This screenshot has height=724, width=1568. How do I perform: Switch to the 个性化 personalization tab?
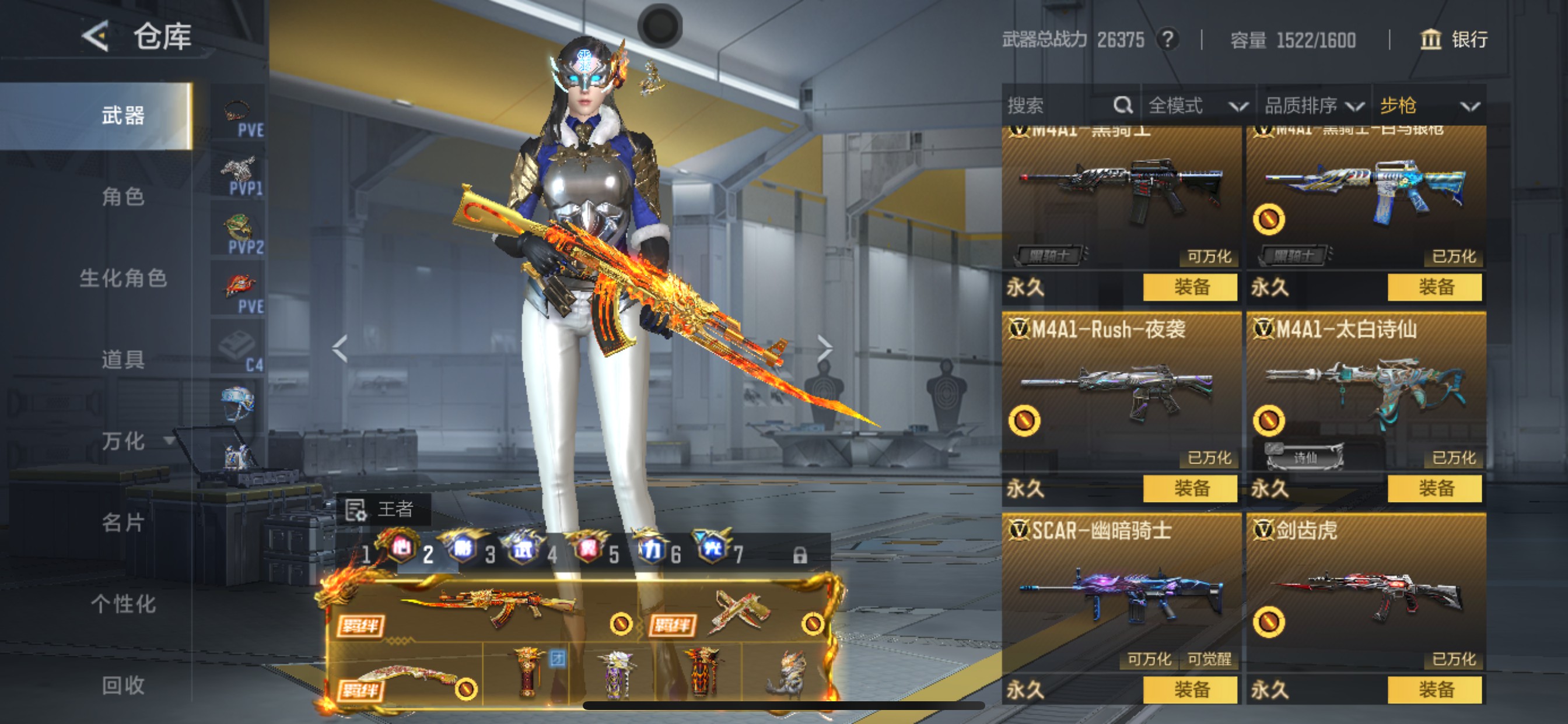pyautogui.click(x=123, y=603)
